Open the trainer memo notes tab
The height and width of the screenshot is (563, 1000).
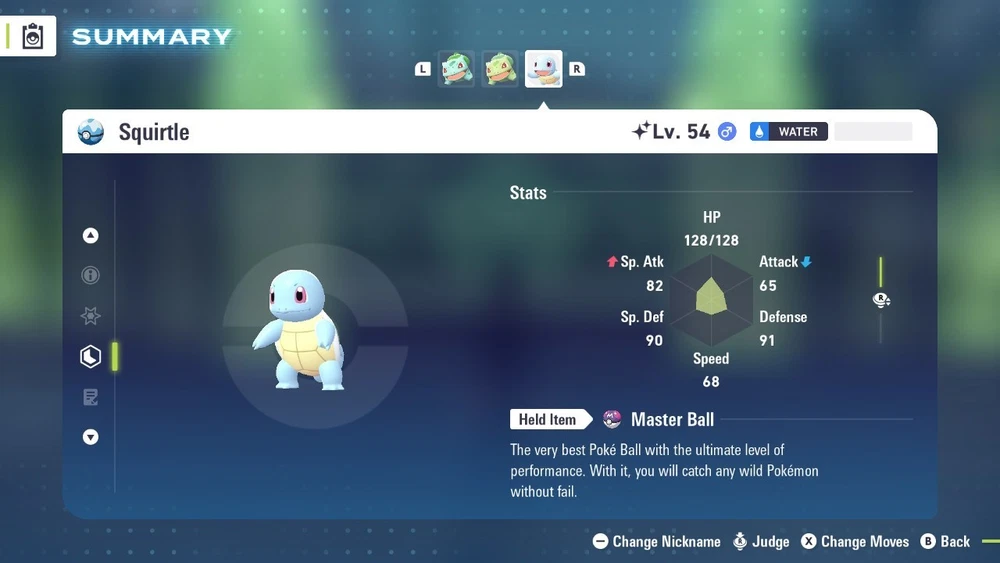pos(91,398)
